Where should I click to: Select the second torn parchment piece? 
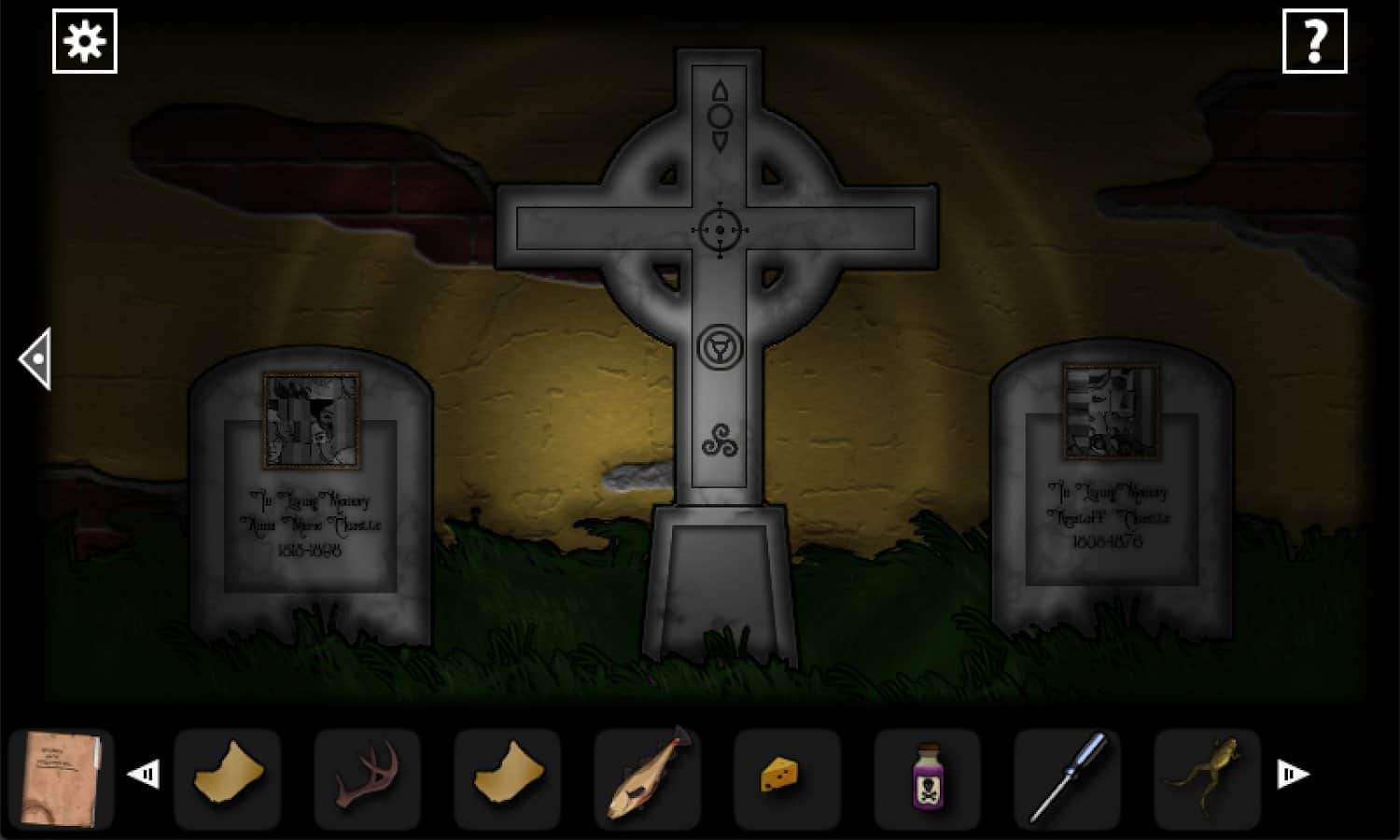507,773
